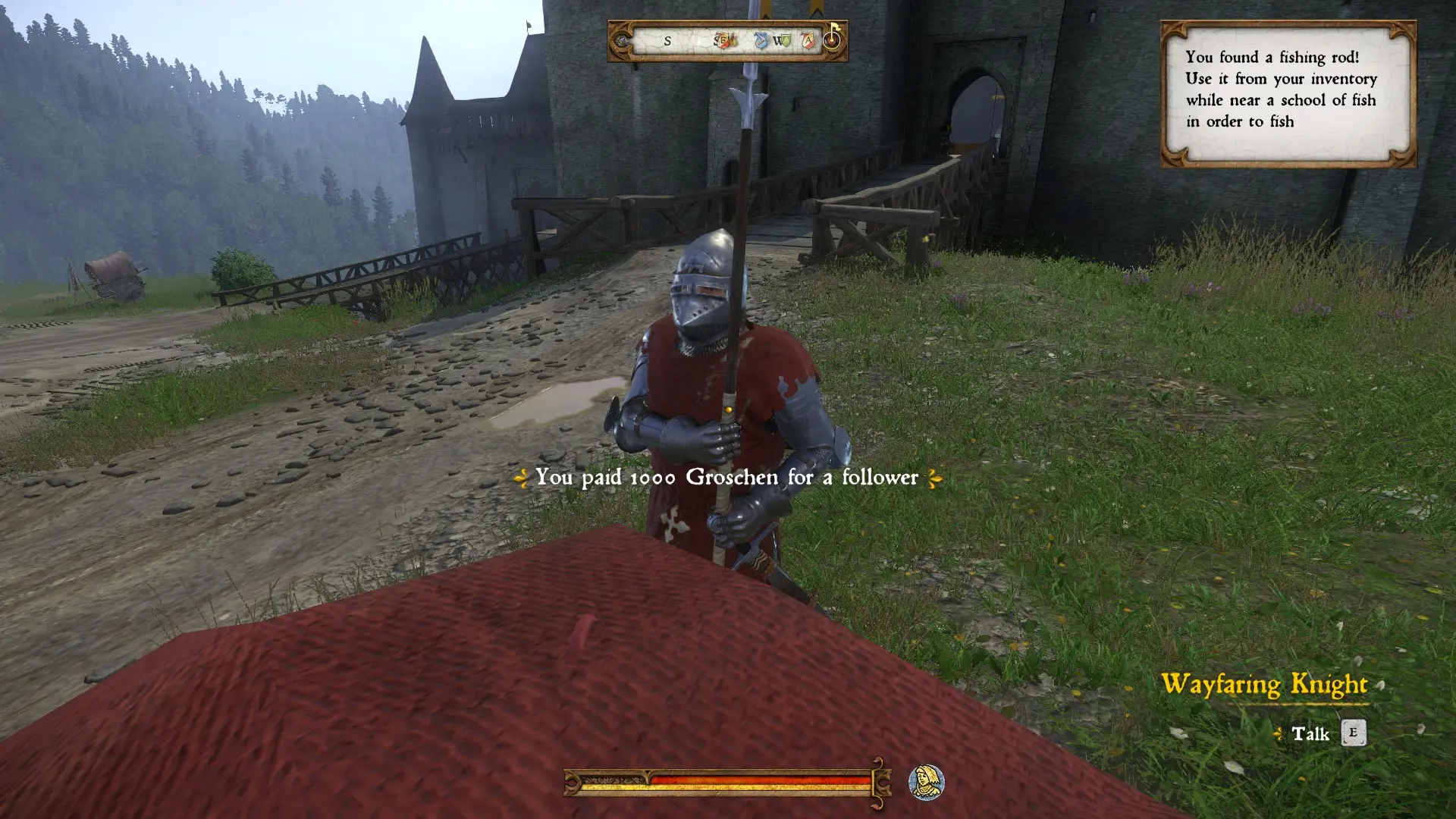Select the blue shield marker on the compass

click(x=761, y=41)
